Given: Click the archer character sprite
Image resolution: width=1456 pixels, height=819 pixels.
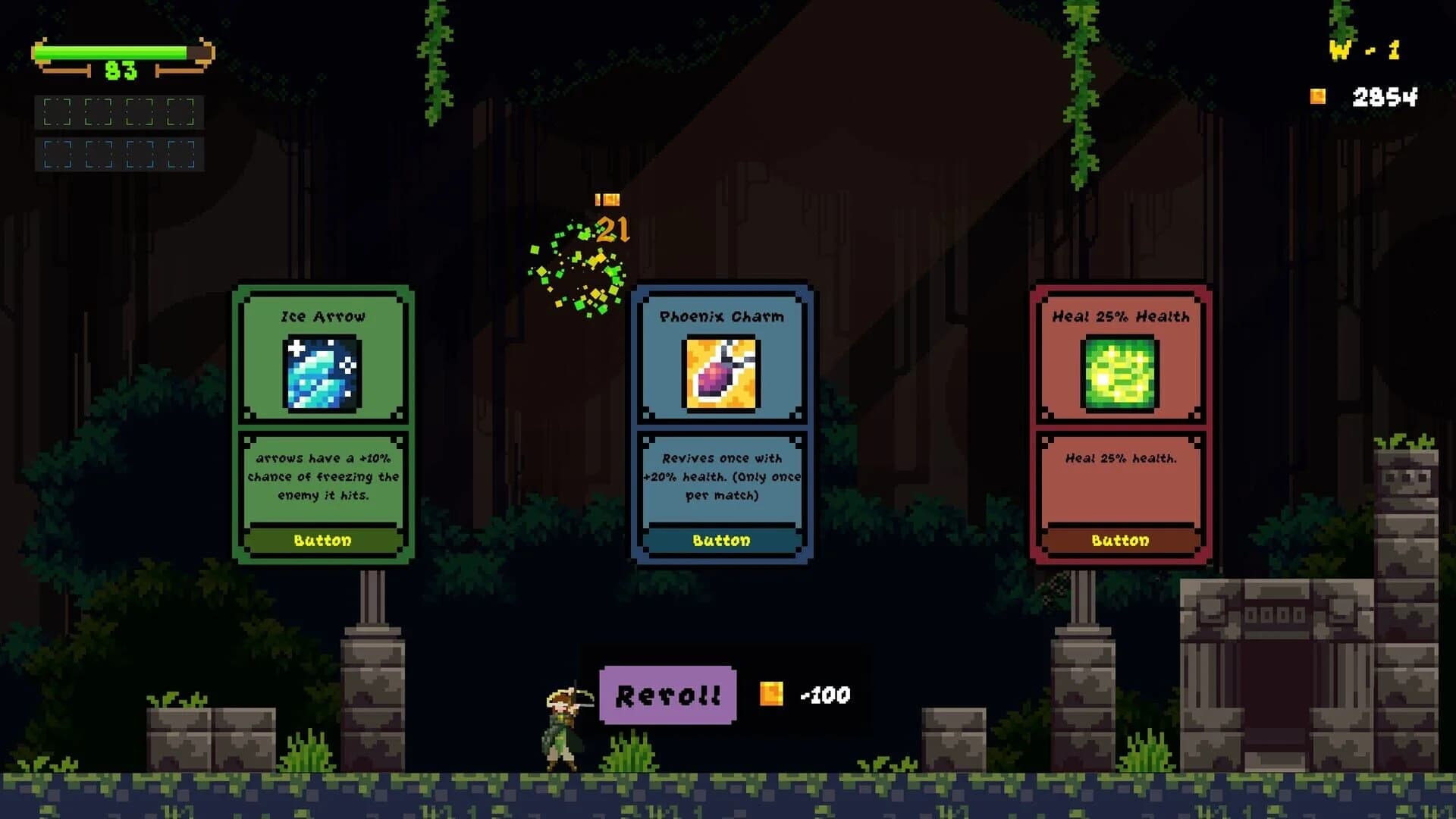Looking at the screenshot, I should tap(561, 728).
